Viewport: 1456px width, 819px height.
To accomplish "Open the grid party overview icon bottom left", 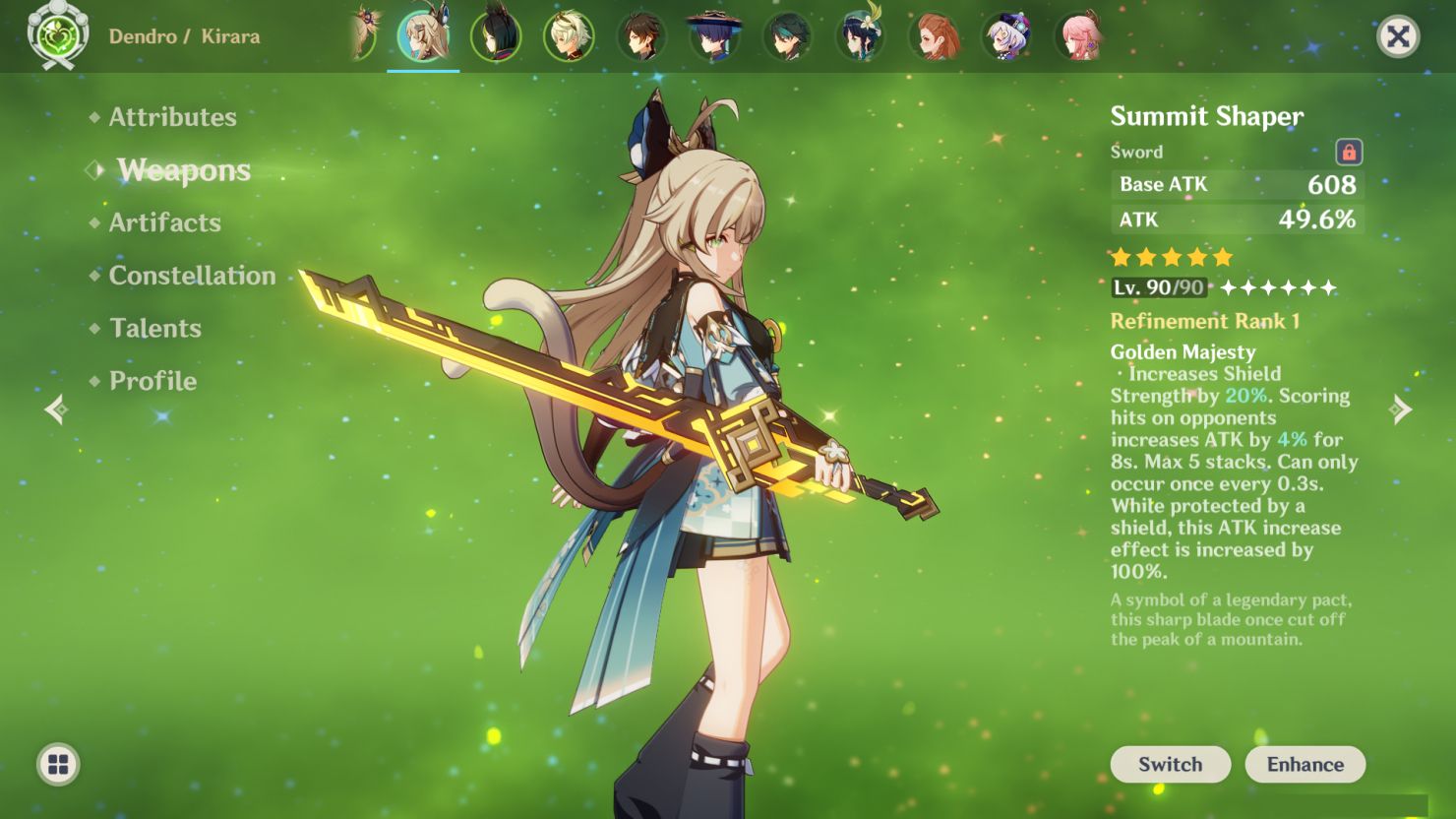I will [59, 764].
